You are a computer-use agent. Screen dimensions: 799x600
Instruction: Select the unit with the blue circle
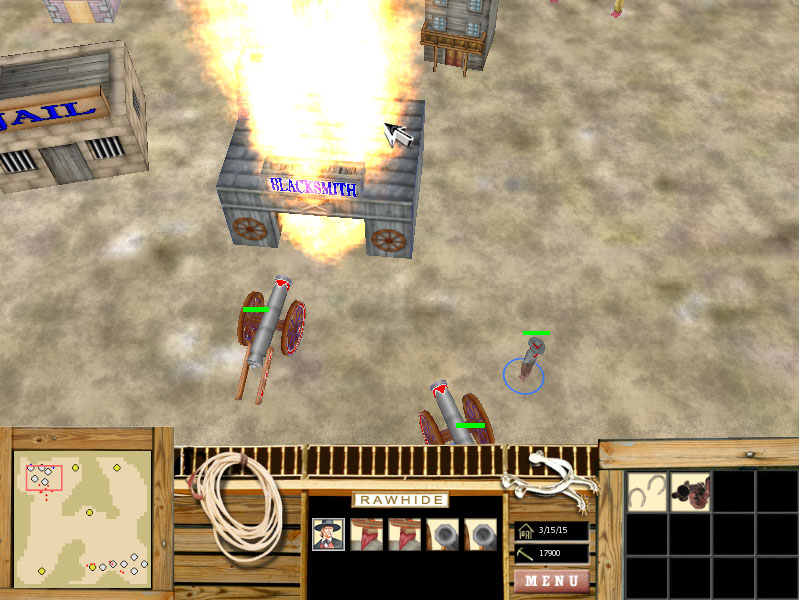click(525, 368)
